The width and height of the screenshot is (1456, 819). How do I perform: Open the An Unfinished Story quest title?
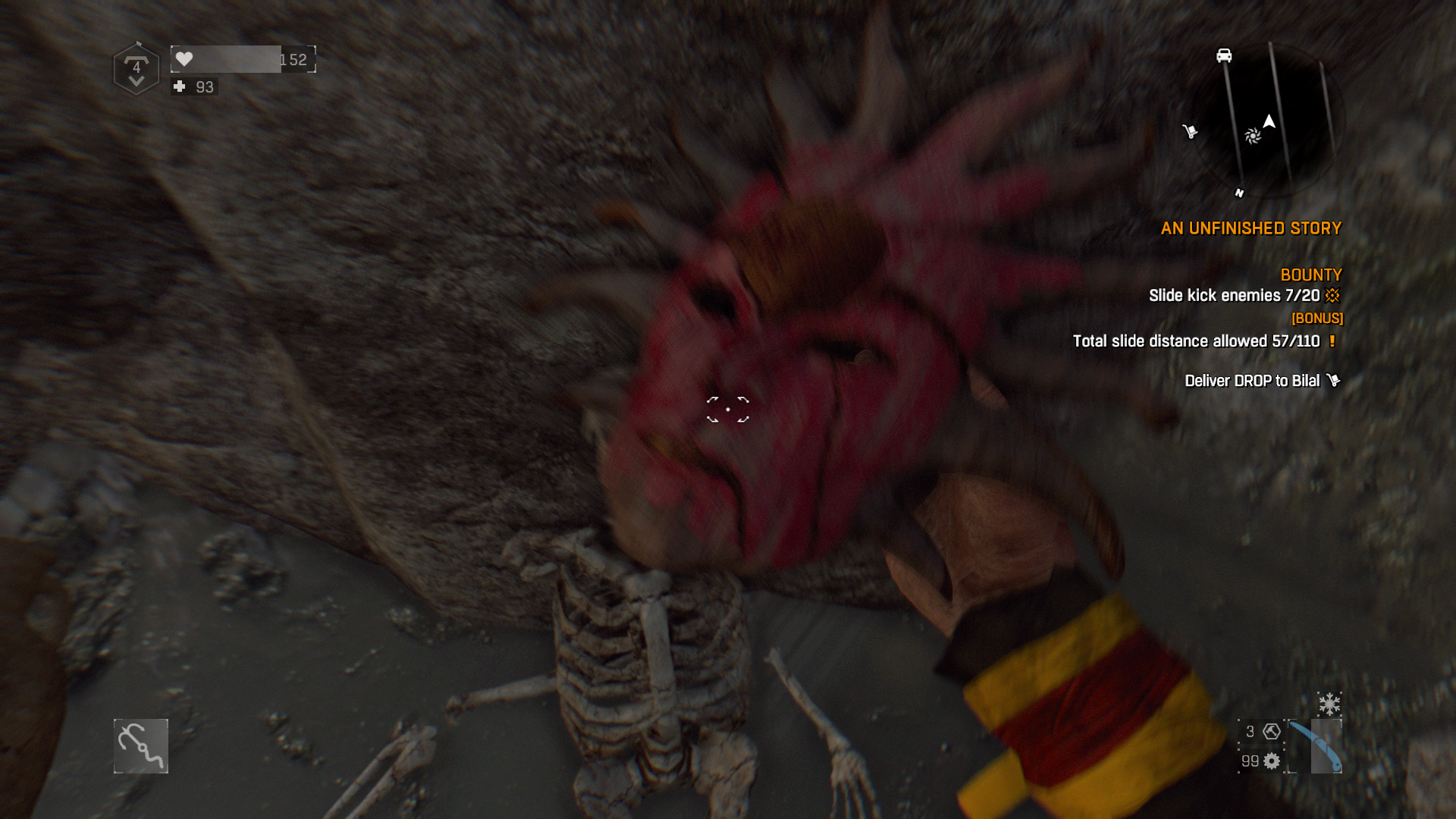tap(1250, 228)
